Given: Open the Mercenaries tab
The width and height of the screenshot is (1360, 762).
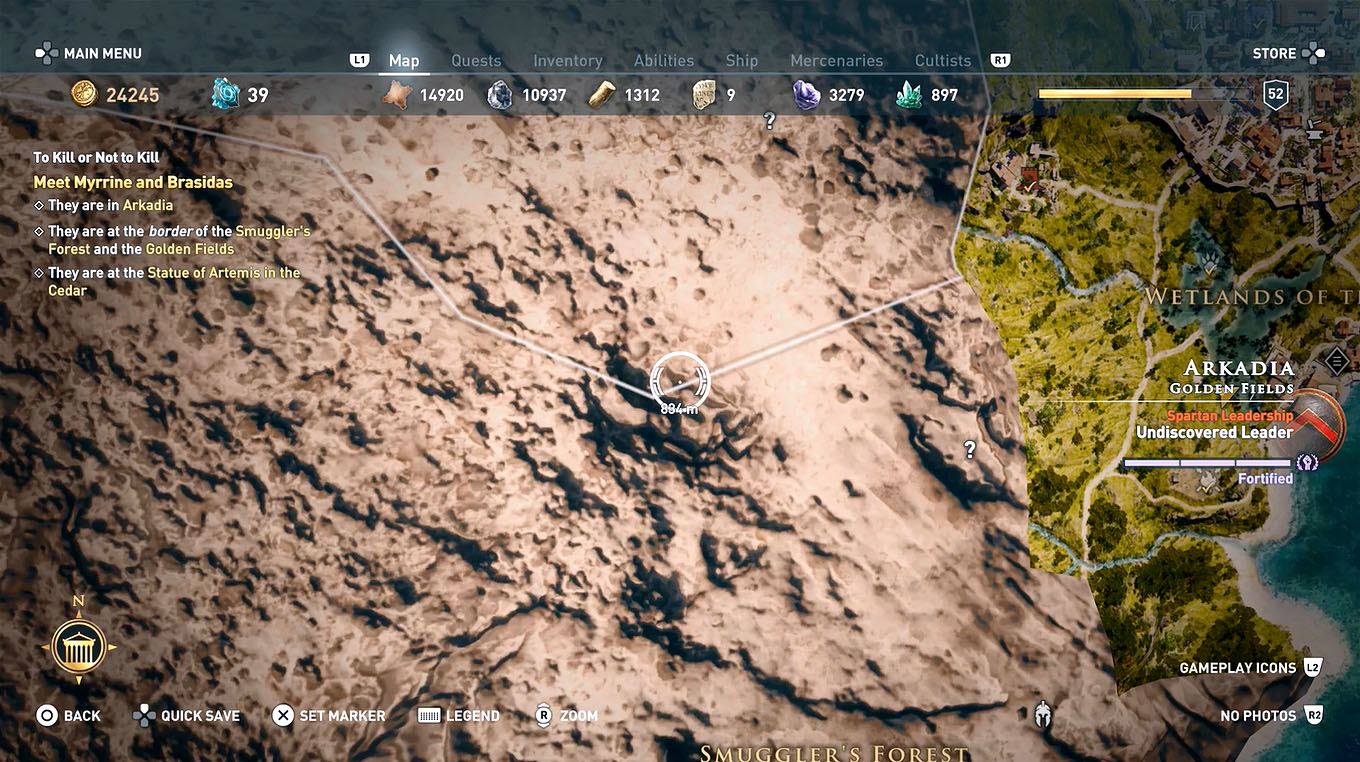Looking at the screenshot, I should click(x=836, y=60).
